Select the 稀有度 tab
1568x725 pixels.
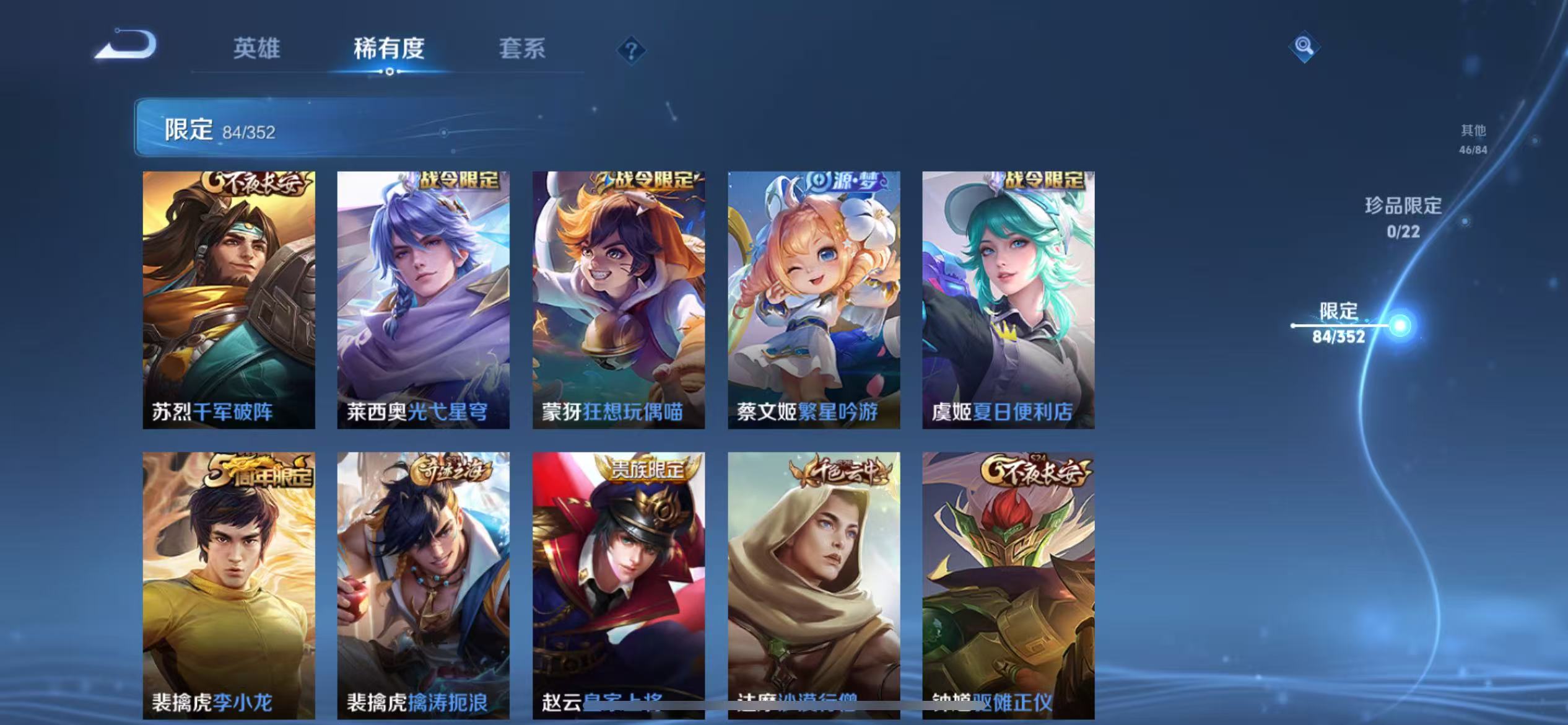point(389,48)
